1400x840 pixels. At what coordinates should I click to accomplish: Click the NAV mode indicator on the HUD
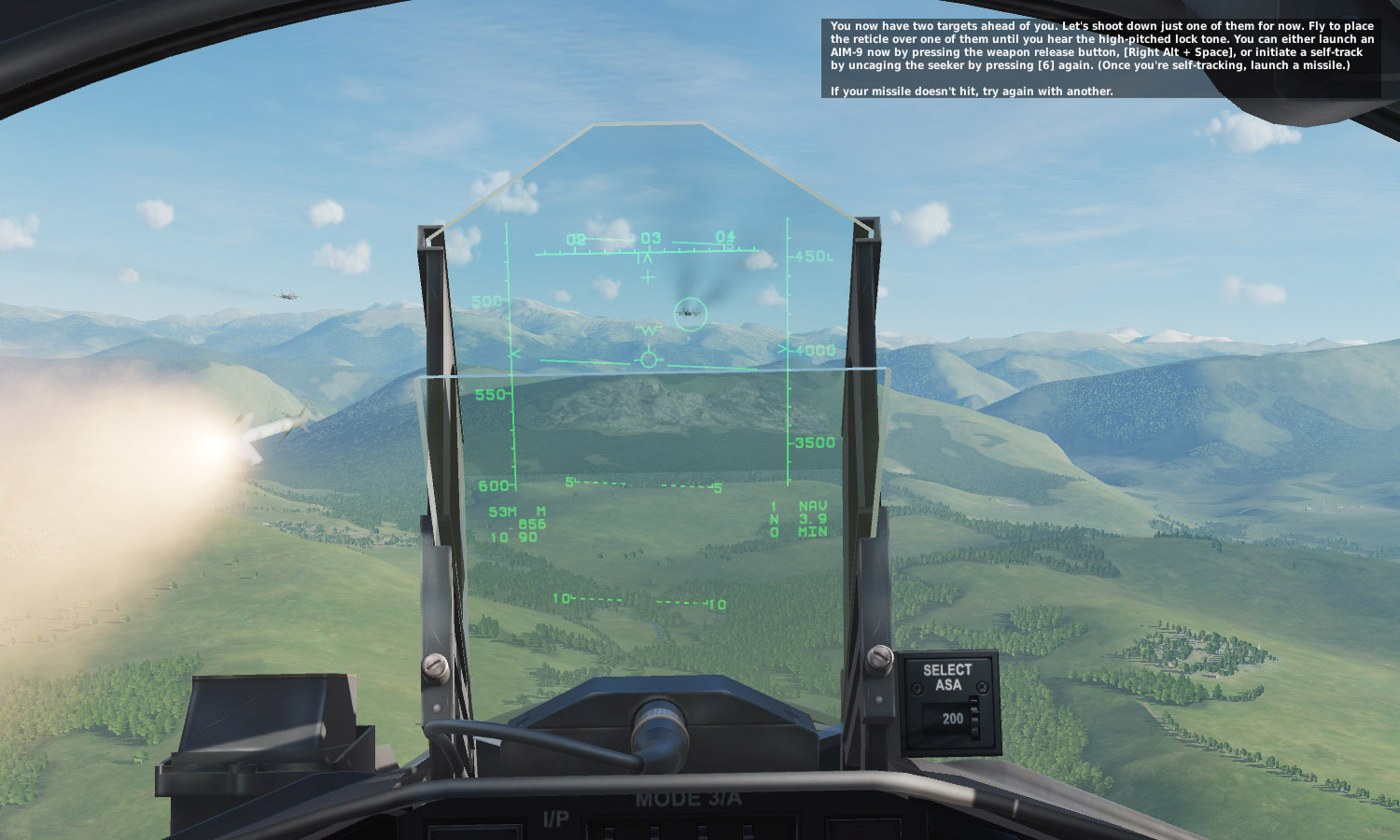pos(812,506)
